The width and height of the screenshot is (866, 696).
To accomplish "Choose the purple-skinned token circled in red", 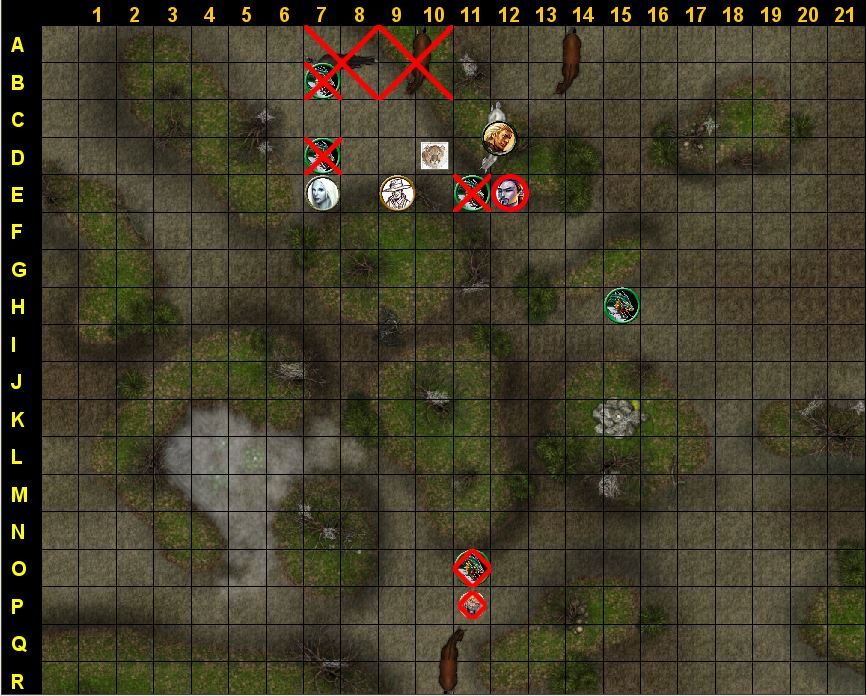I will [x=510, y=193].
